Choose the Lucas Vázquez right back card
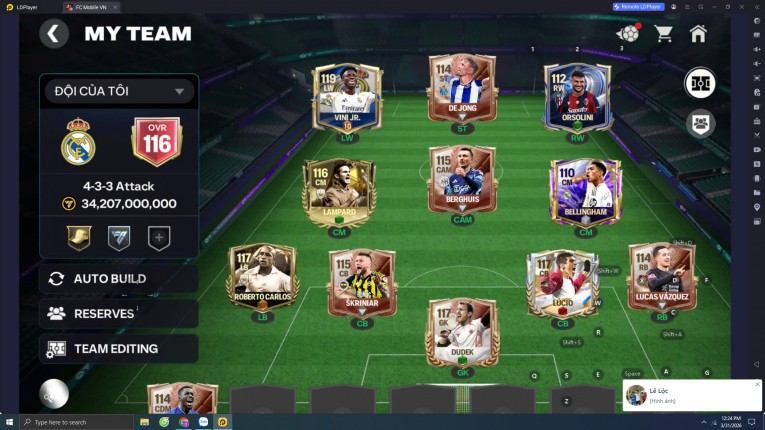 662,279
